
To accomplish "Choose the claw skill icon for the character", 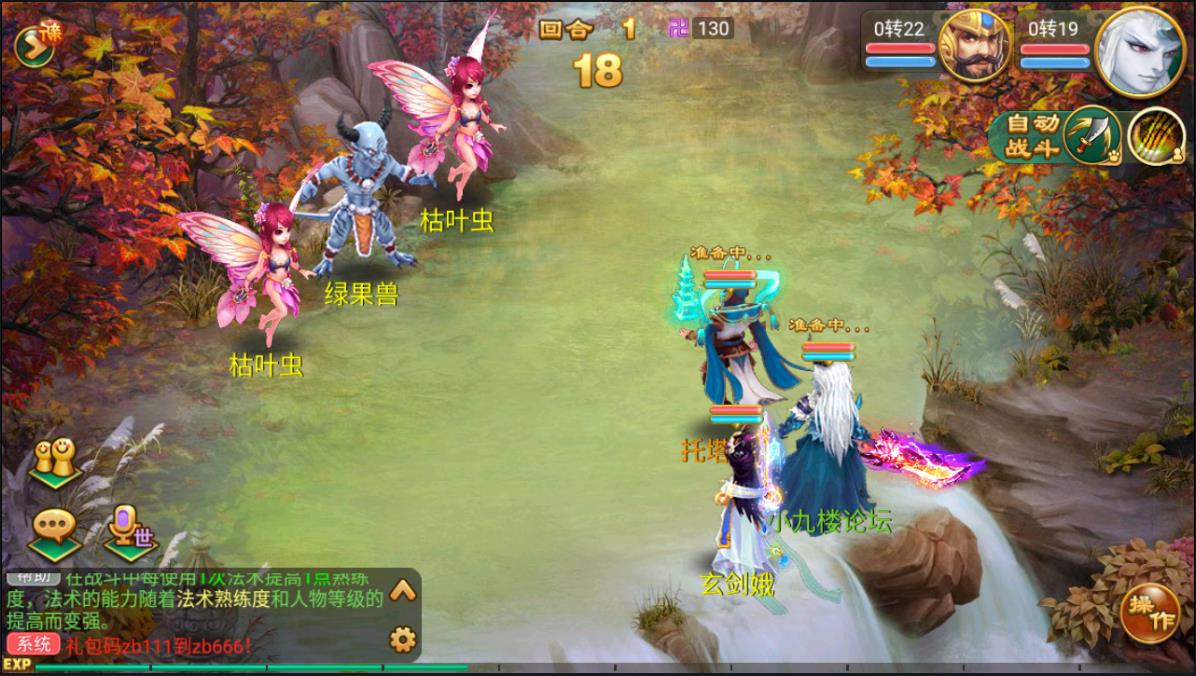I will click(x=1154, y=136).
